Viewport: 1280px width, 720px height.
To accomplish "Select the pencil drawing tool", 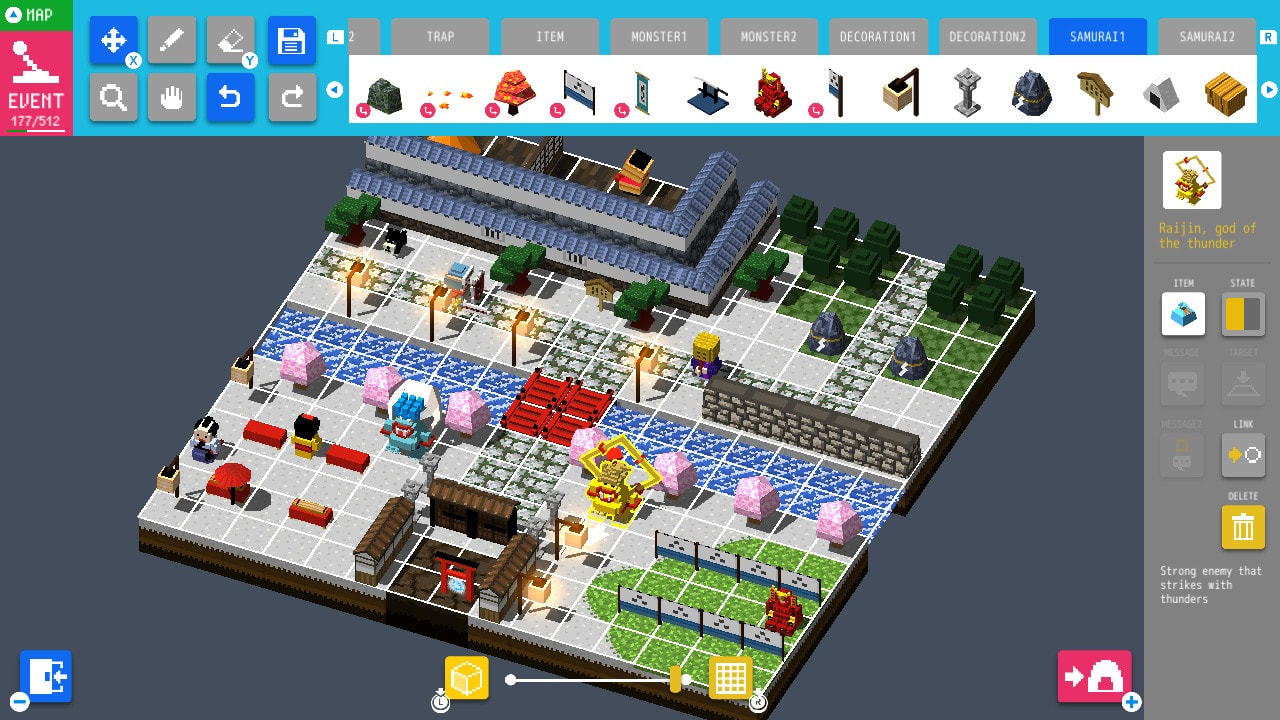I will click(172, 40).
